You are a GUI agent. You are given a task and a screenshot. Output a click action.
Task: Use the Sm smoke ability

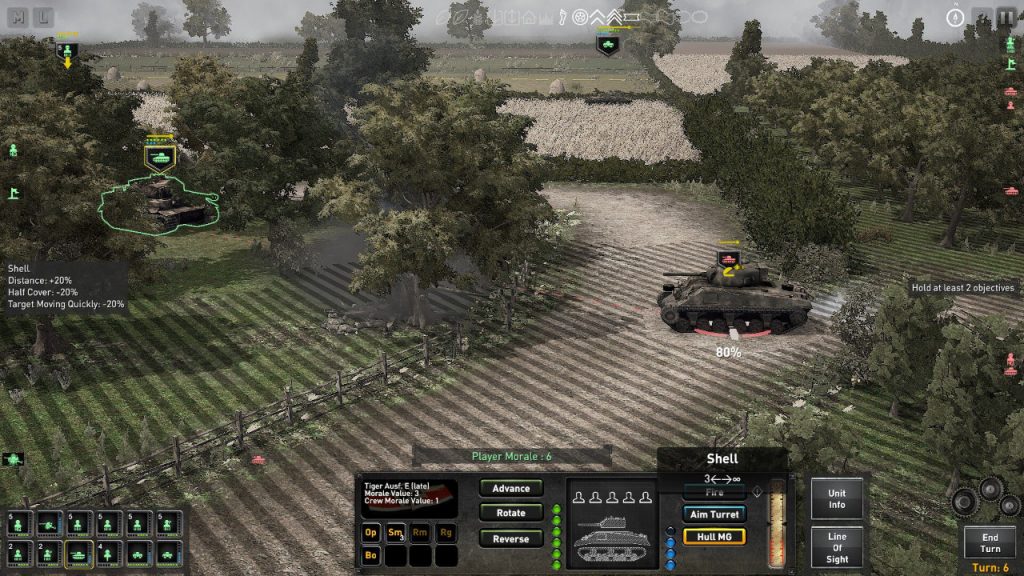pos(396,533)
